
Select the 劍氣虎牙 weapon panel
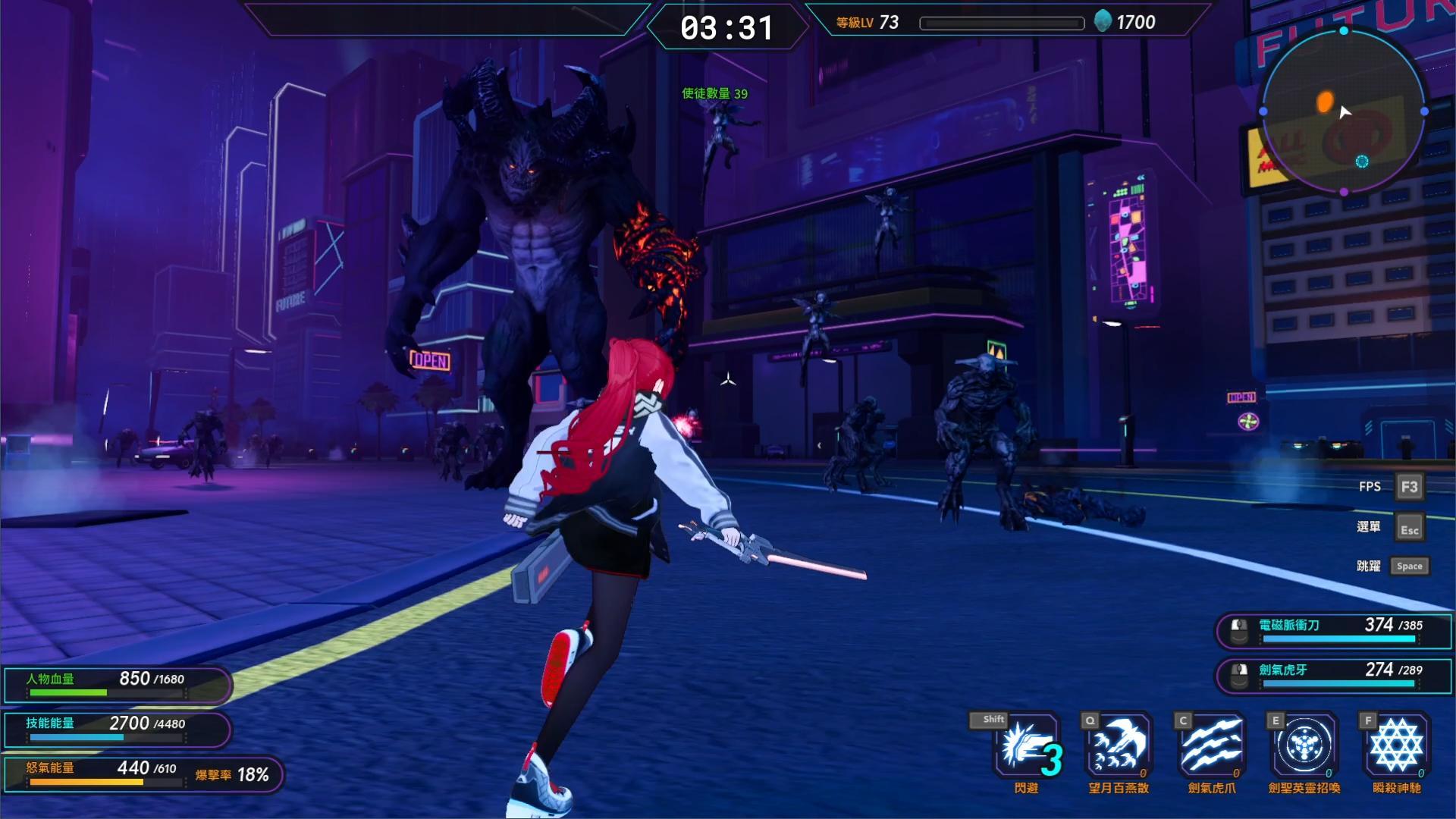pos(1333,676)
